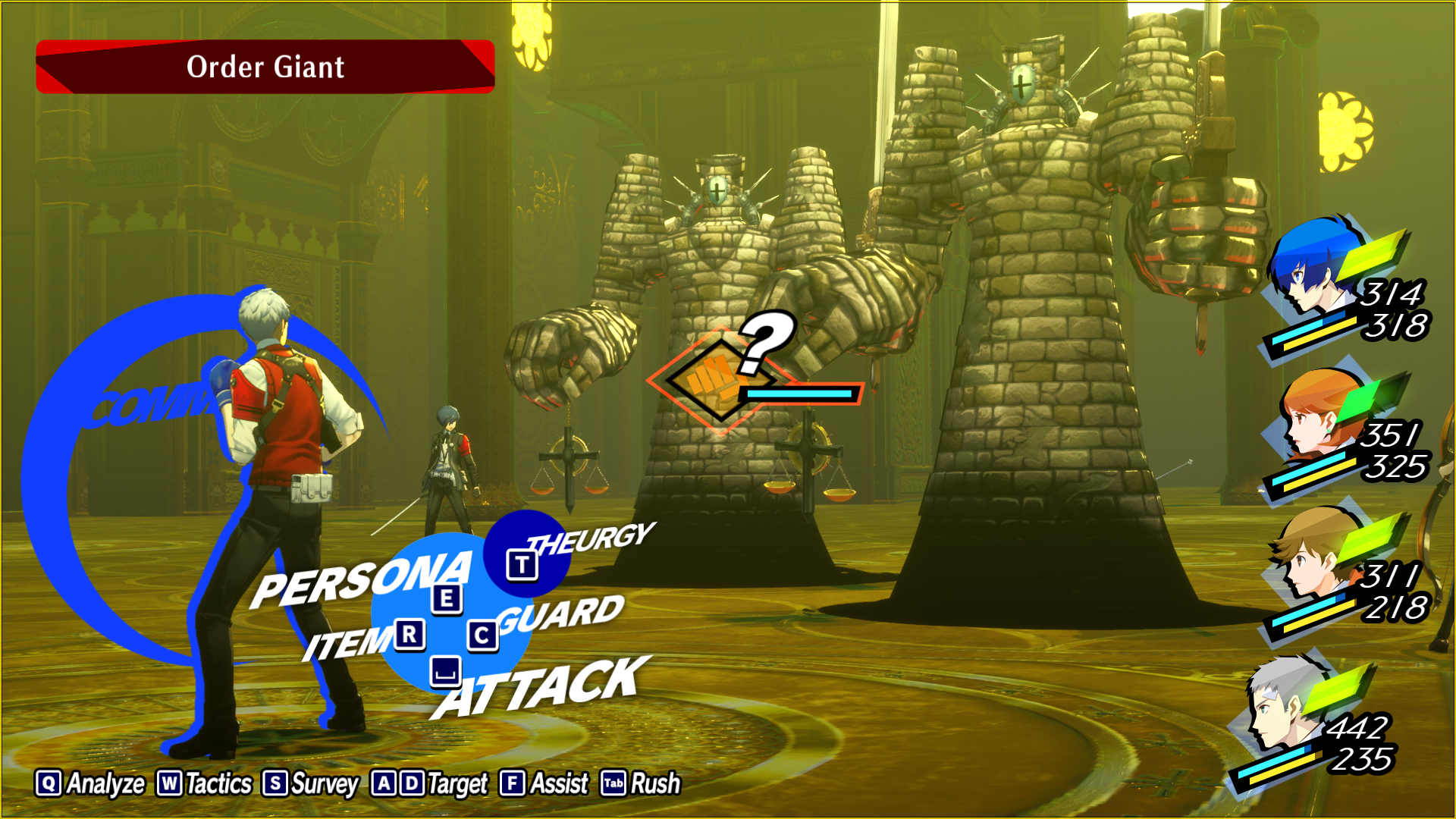Open Analyze for the enemy
The height and width of the screenshot is (819, 1456).
point(90,783)
